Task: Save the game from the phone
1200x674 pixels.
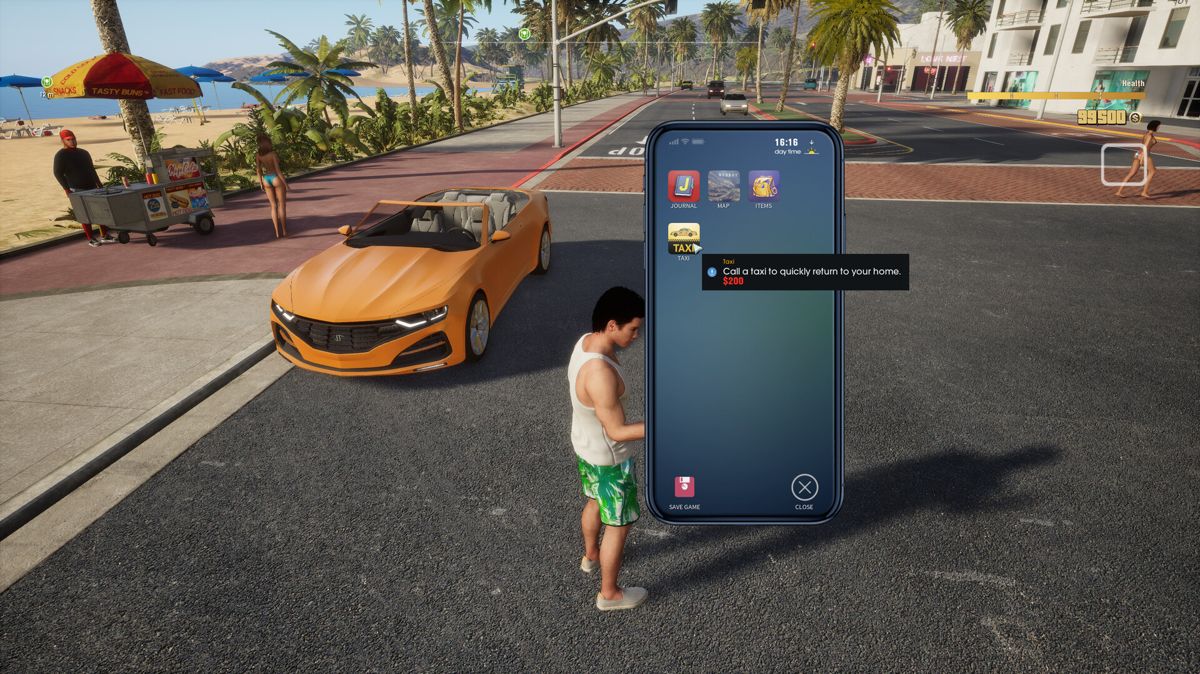Action: (684, 487)
